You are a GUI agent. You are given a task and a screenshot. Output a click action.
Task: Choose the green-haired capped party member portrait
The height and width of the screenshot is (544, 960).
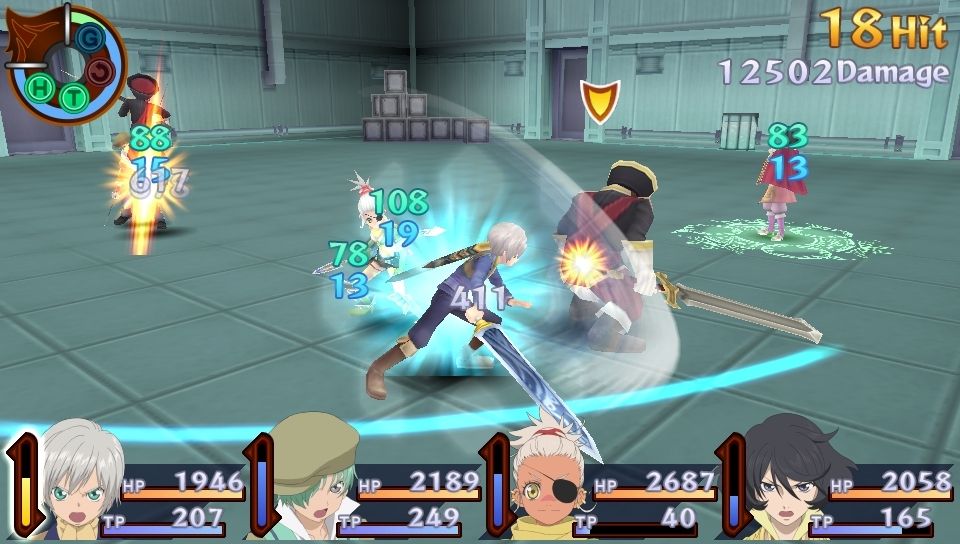[312, 485]
